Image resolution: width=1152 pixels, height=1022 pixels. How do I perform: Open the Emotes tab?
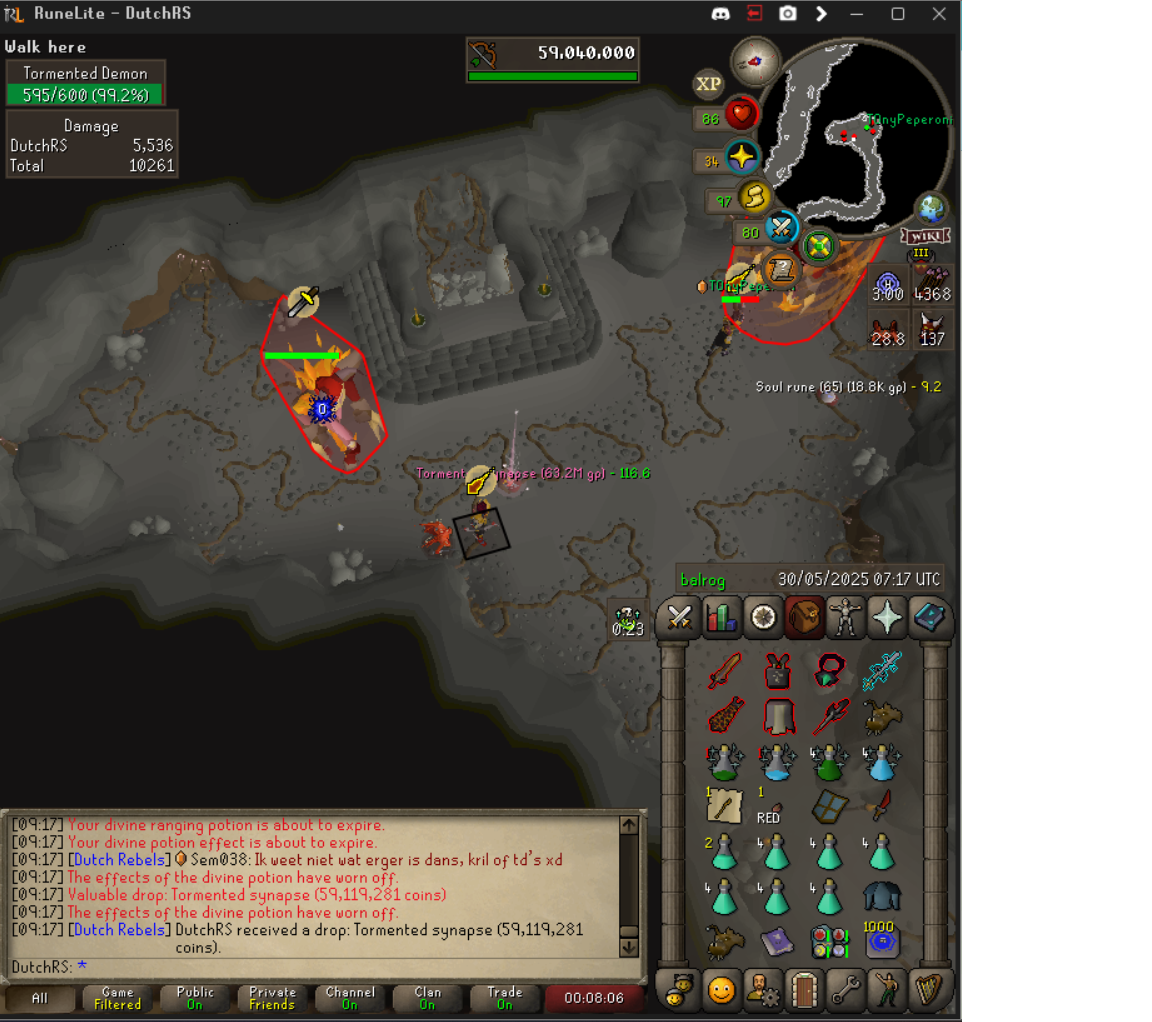click(887, 990)
